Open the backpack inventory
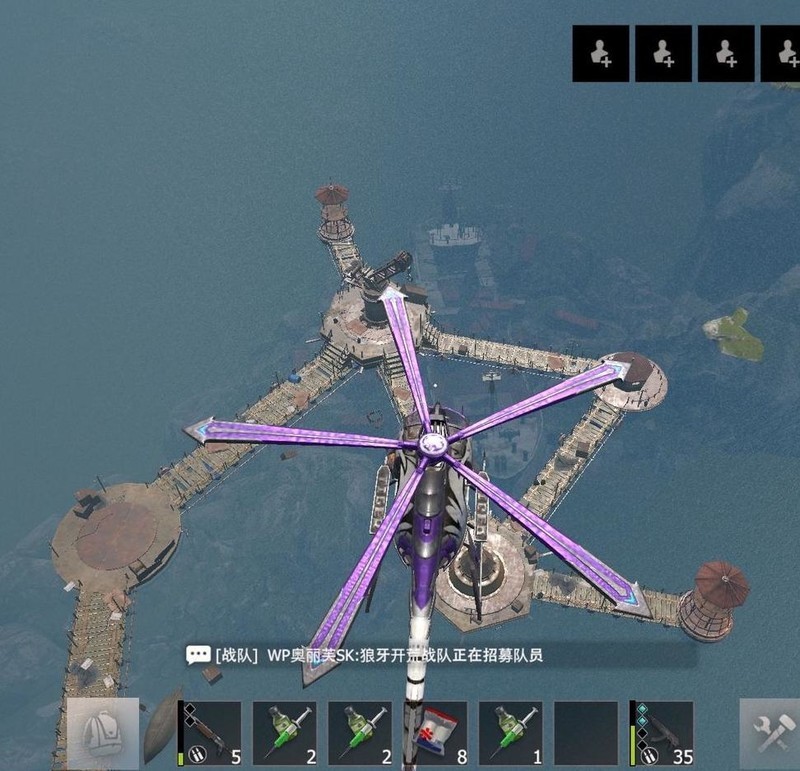 coord(103,733)
